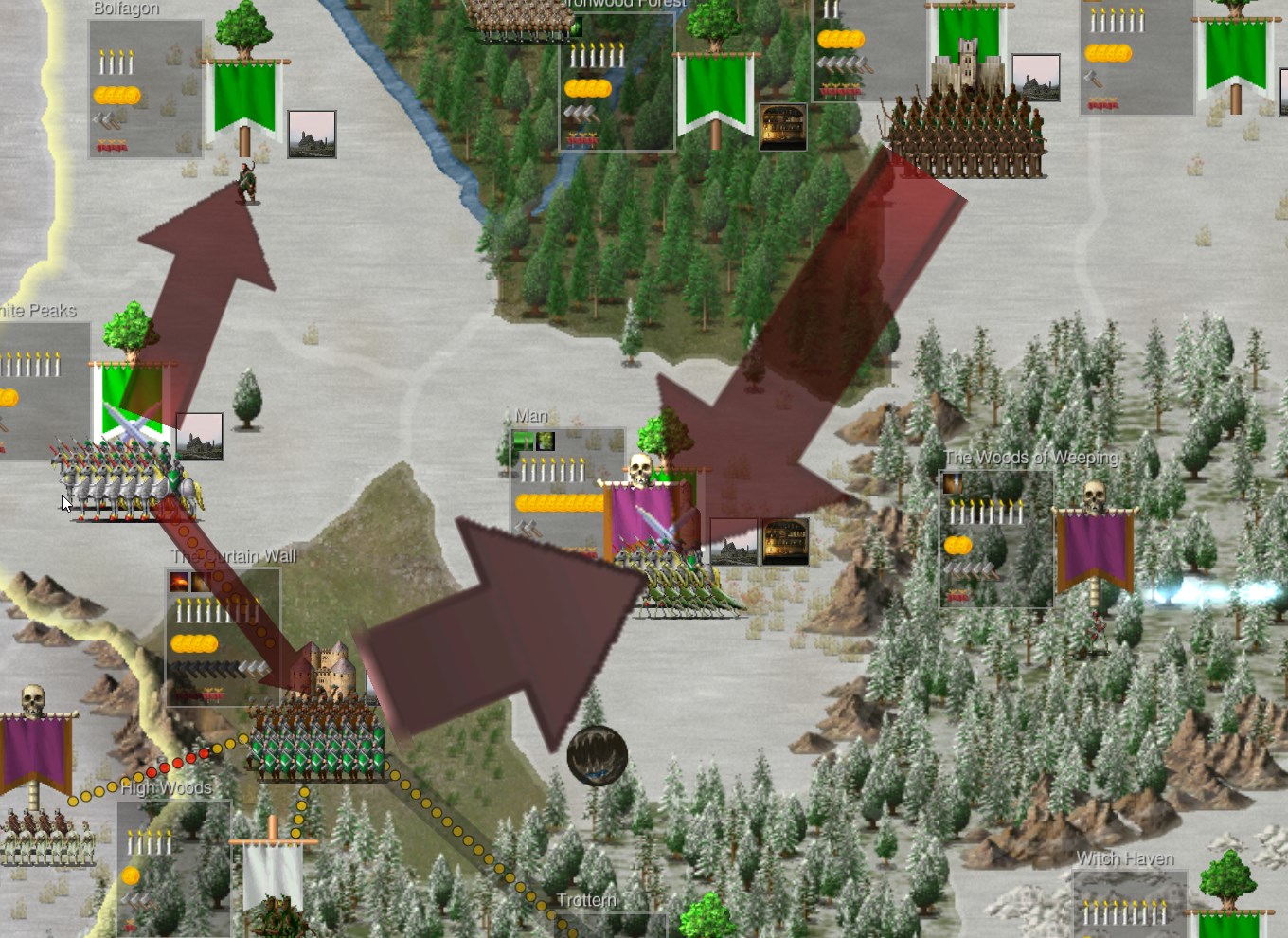Click the Ironwood Forest green banner
Image resolution: width=1288 pixels, height=938 pixels.
click(x=715, y=93)
